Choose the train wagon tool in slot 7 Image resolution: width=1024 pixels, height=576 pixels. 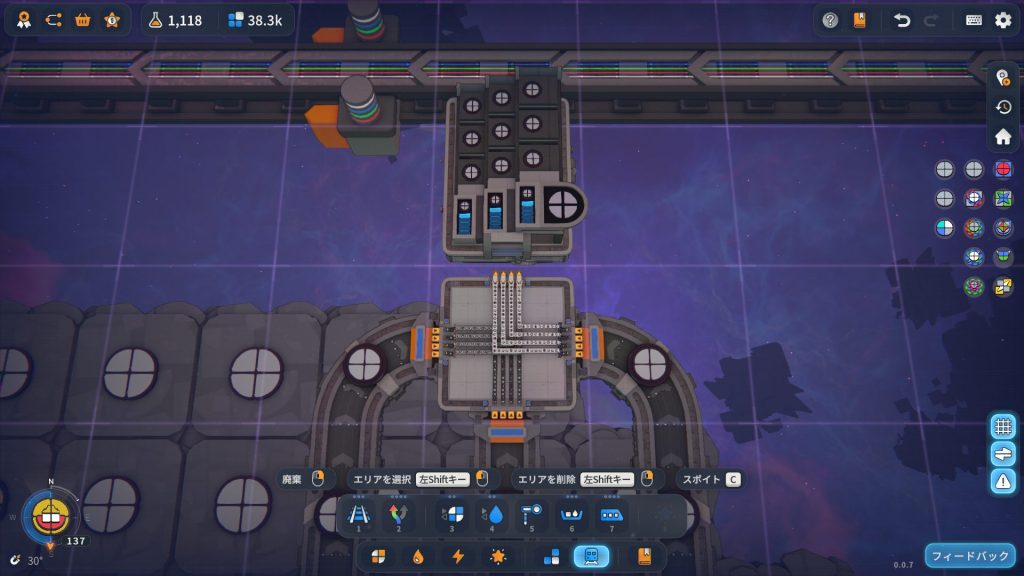(x=611, y=515)
